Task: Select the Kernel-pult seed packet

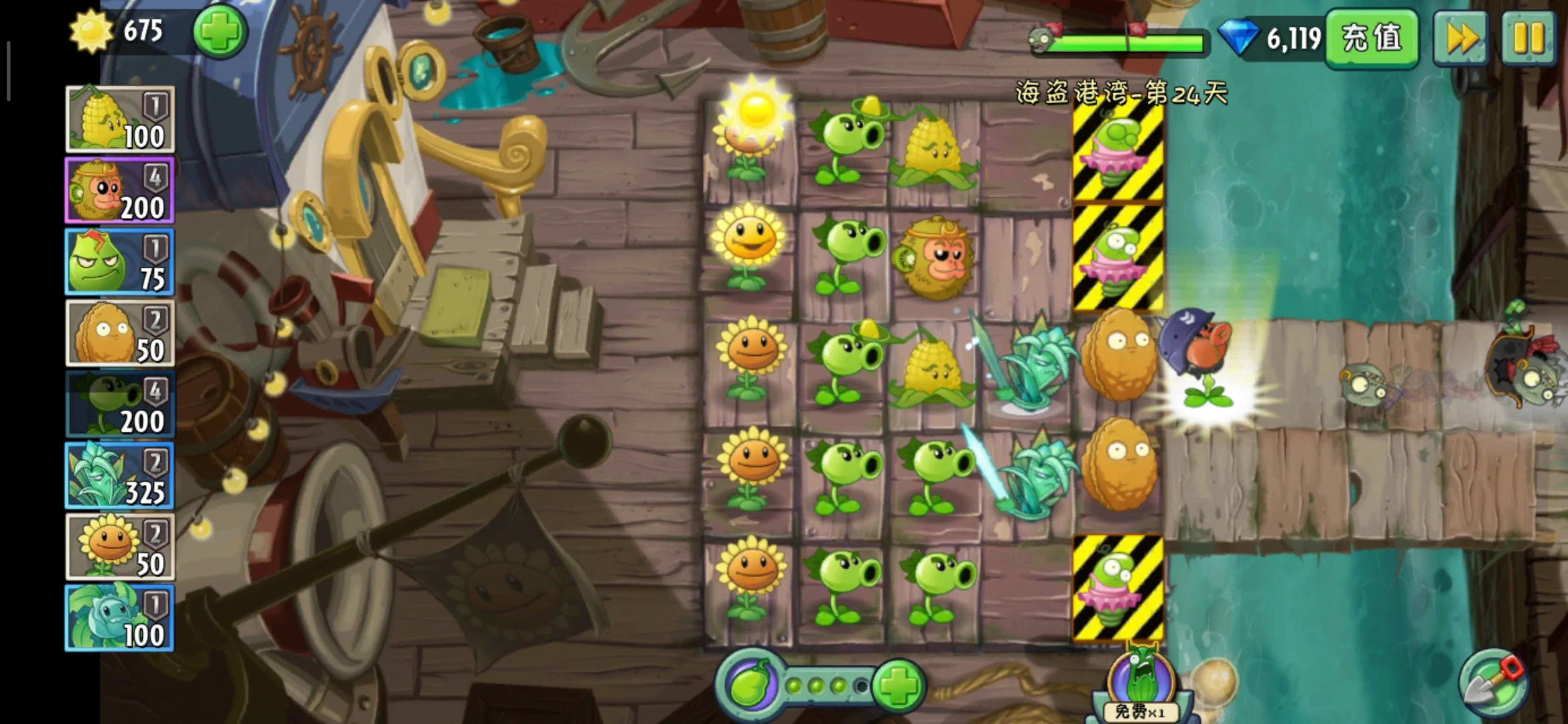Action: pos(120,119)
